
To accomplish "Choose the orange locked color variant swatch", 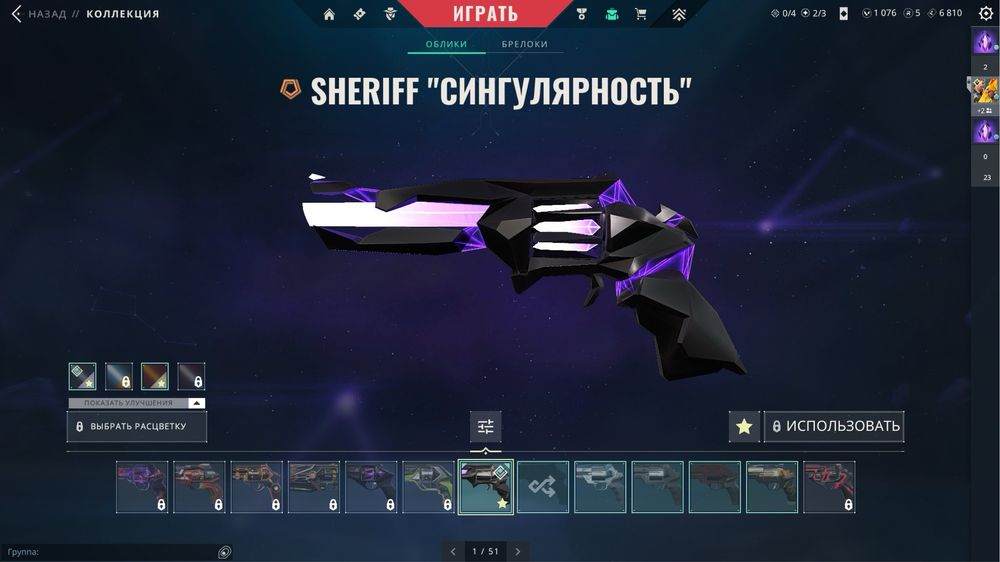I will 155,376.
